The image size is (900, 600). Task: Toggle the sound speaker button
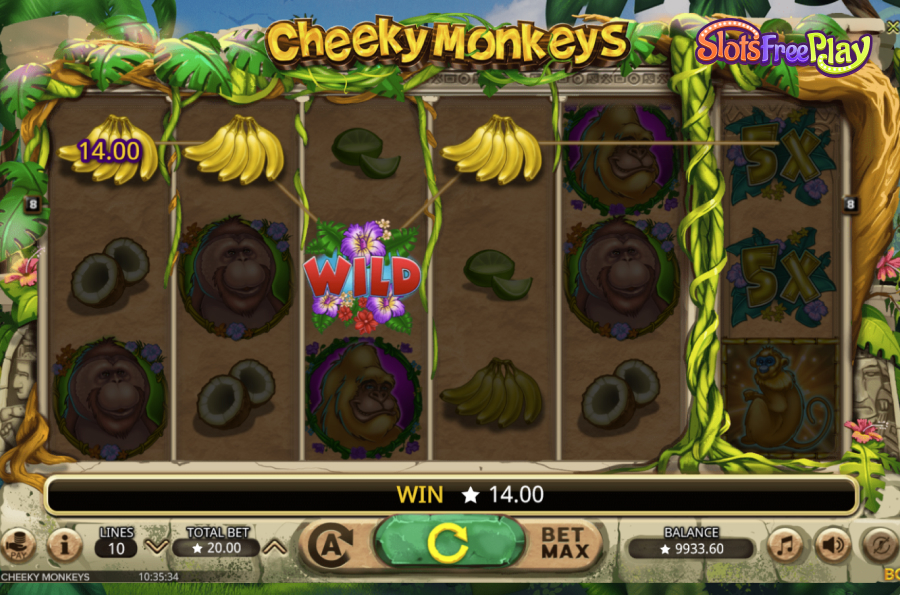click(832, 545)
